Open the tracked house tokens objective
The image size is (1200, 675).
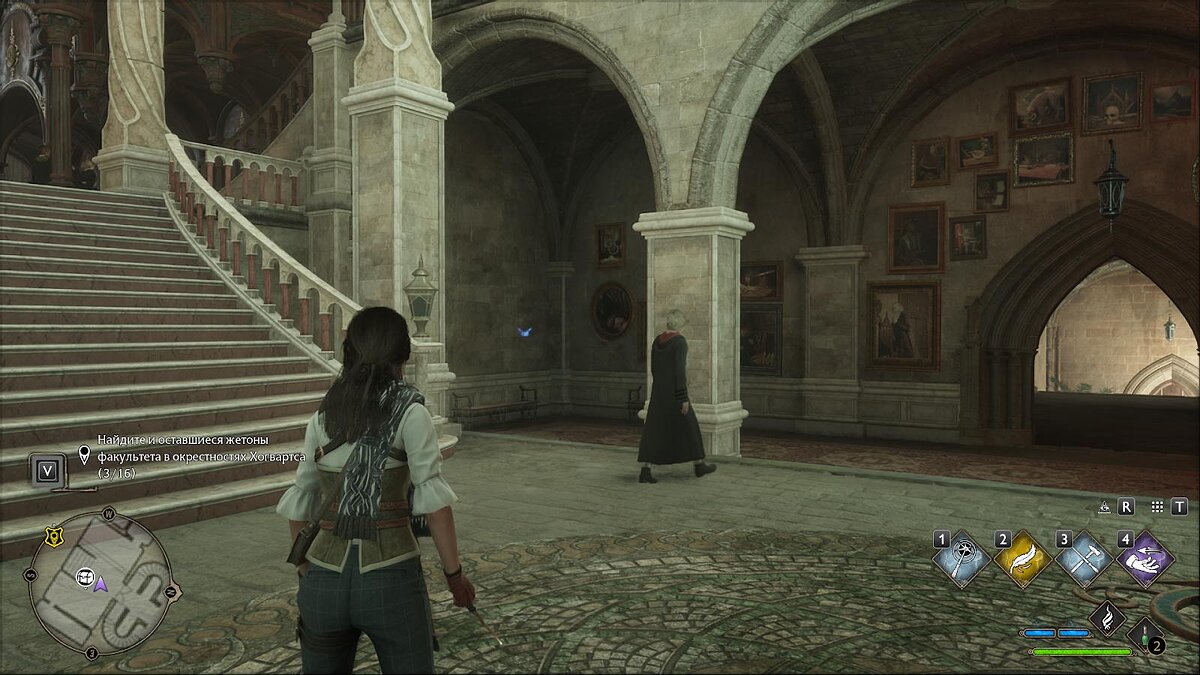[x=200, y=456]
